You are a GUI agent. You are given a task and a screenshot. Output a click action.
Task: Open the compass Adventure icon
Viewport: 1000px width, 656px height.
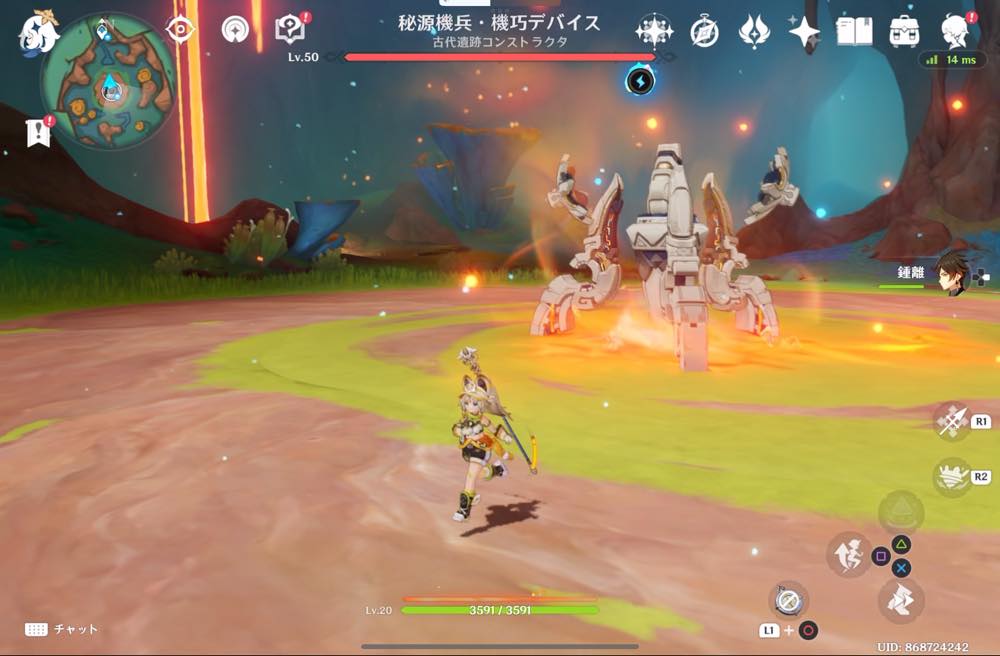tap(705, 32)
